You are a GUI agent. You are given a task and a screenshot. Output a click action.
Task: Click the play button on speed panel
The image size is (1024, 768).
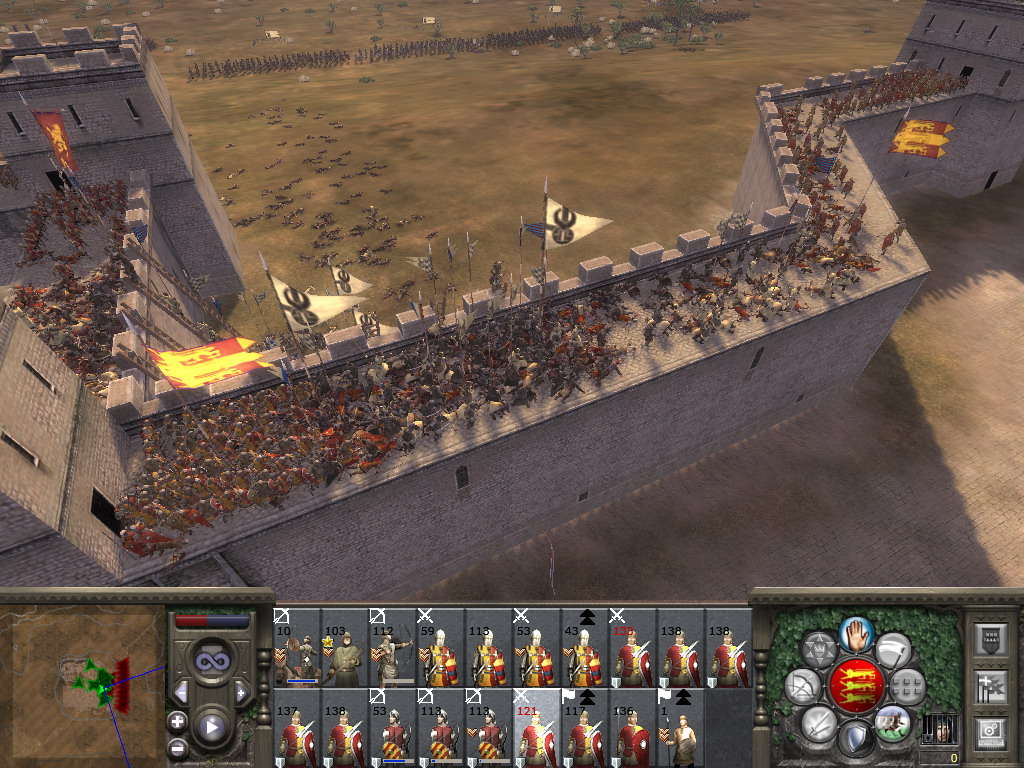pos(210,727)
